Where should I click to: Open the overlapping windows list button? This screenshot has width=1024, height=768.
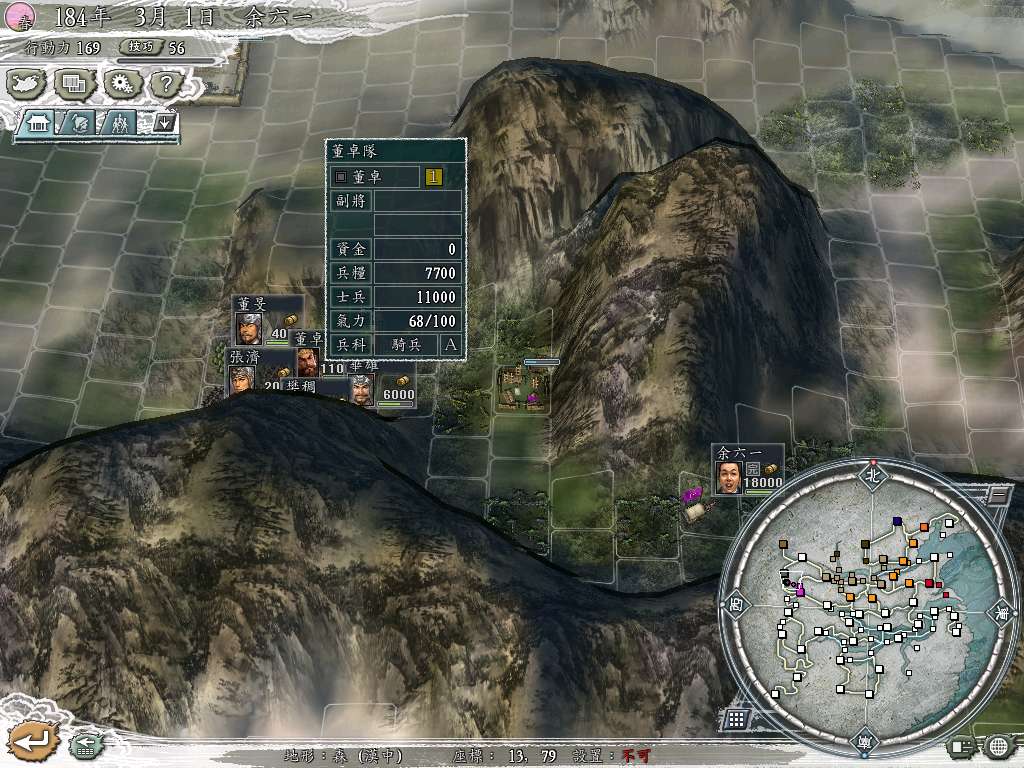[x=75, y=85]
